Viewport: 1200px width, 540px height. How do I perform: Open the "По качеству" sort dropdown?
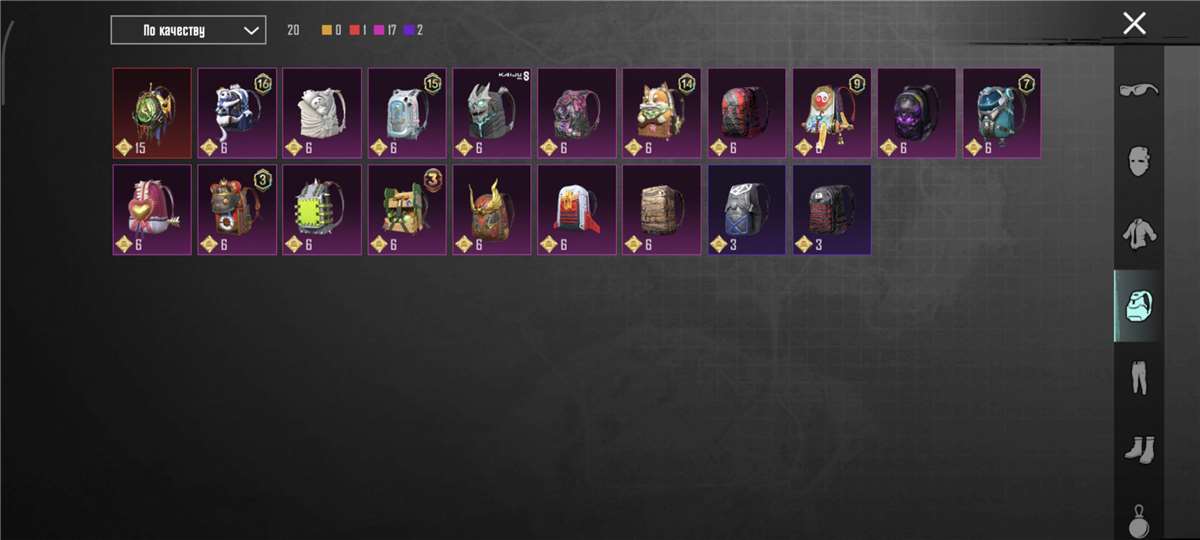[188, 30]
